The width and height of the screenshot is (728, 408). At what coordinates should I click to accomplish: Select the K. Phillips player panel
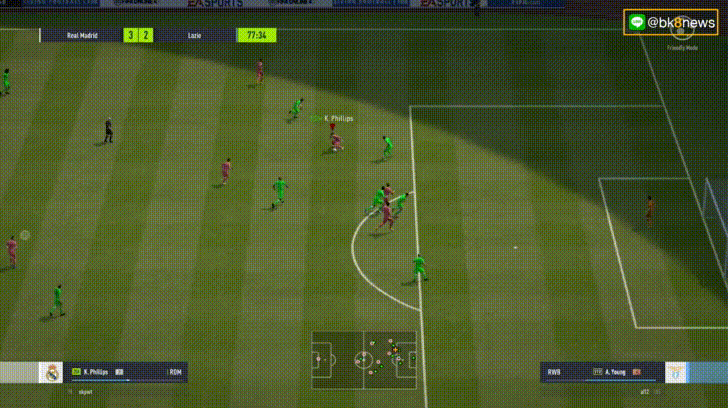pyautogui.click(x=126, y=372)
